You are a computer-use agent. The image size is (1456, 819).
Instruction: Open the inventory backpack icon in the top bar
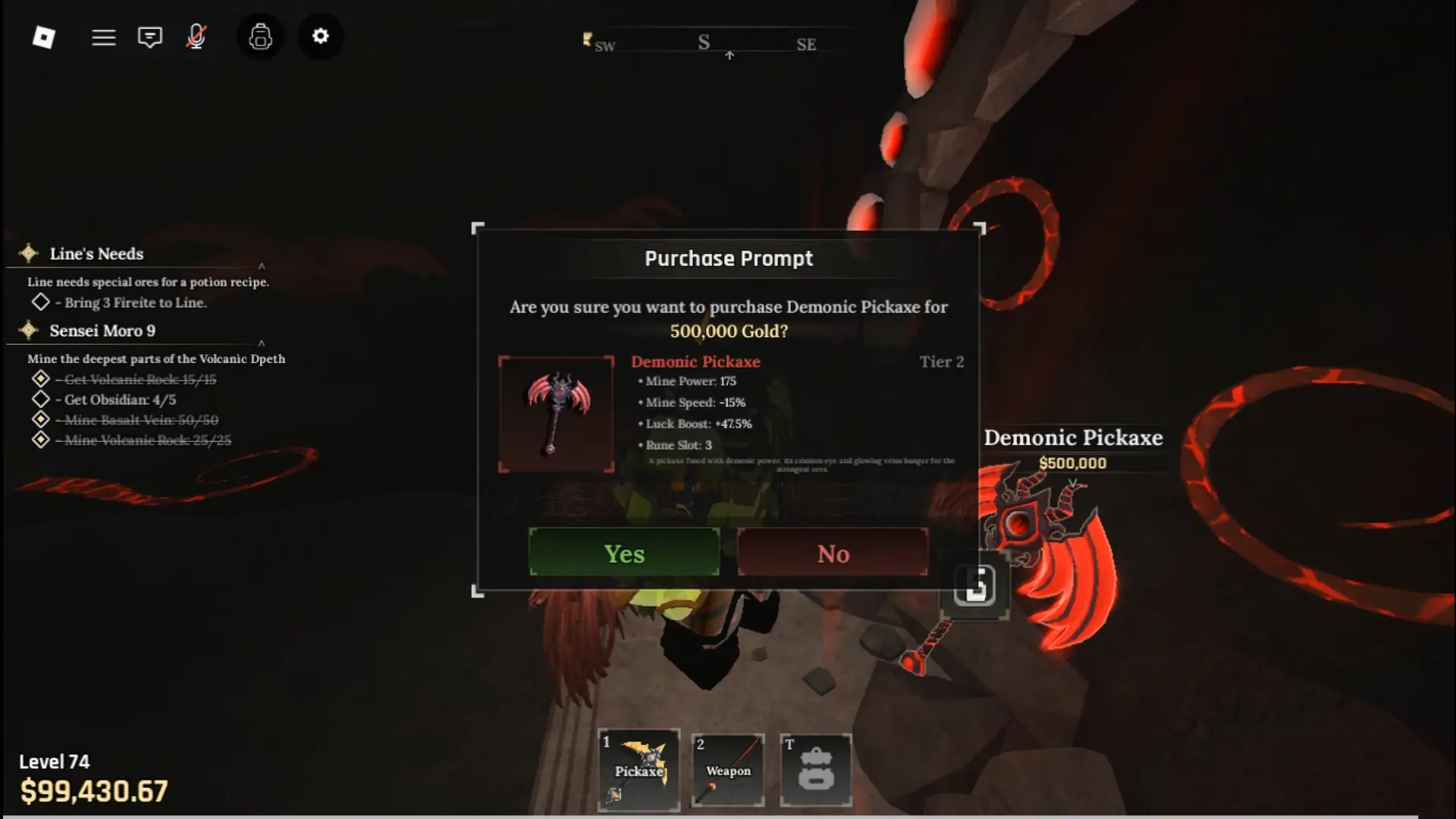pos(260,36)
